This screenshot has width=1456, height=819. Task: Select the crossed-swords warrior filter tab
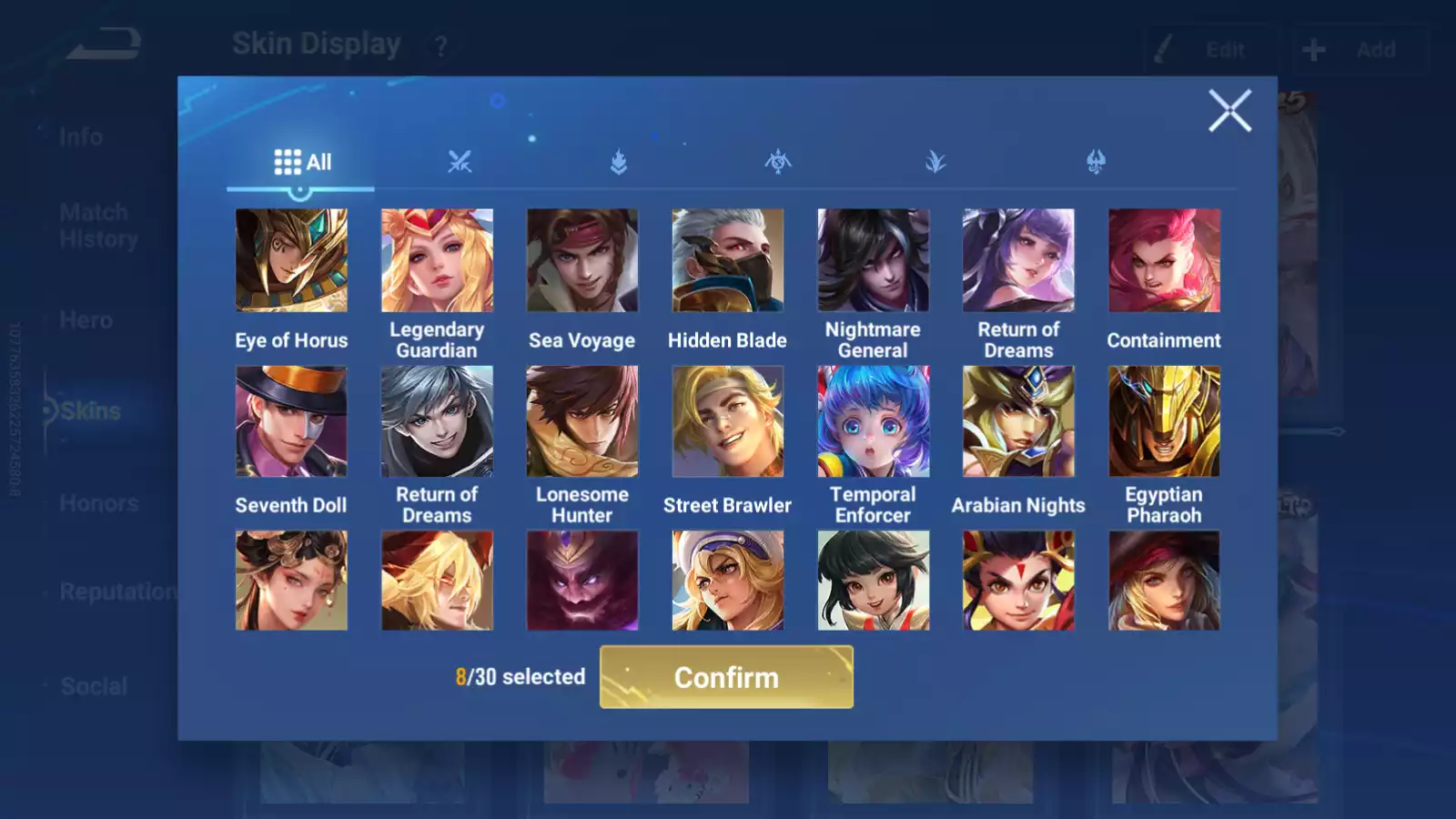click(460, 162)
